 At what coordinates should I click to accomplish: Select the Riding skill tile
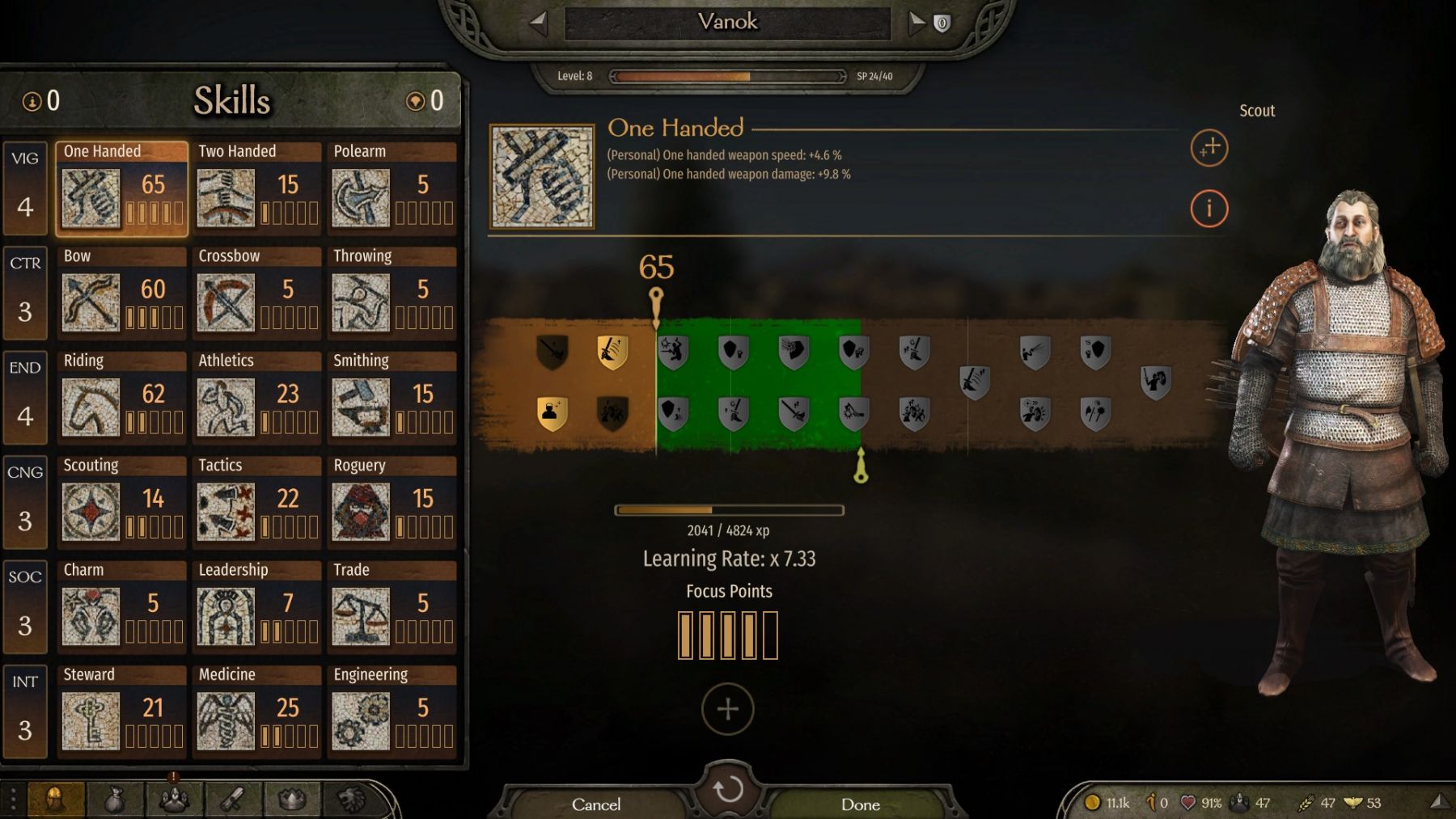[x=121, y=398]
